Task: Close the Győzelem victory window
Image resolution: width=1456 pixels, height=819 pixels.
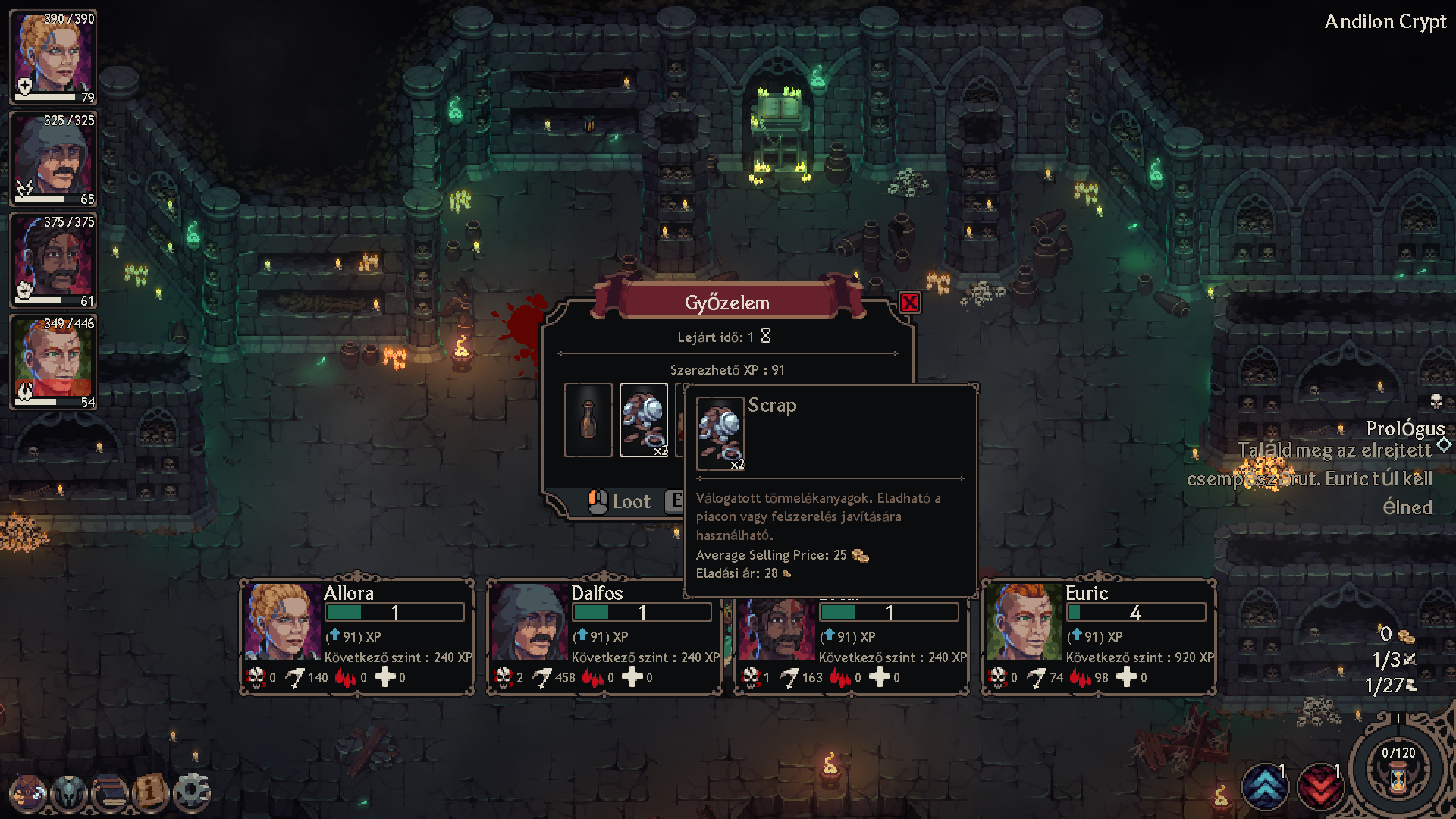Action: 909,303
